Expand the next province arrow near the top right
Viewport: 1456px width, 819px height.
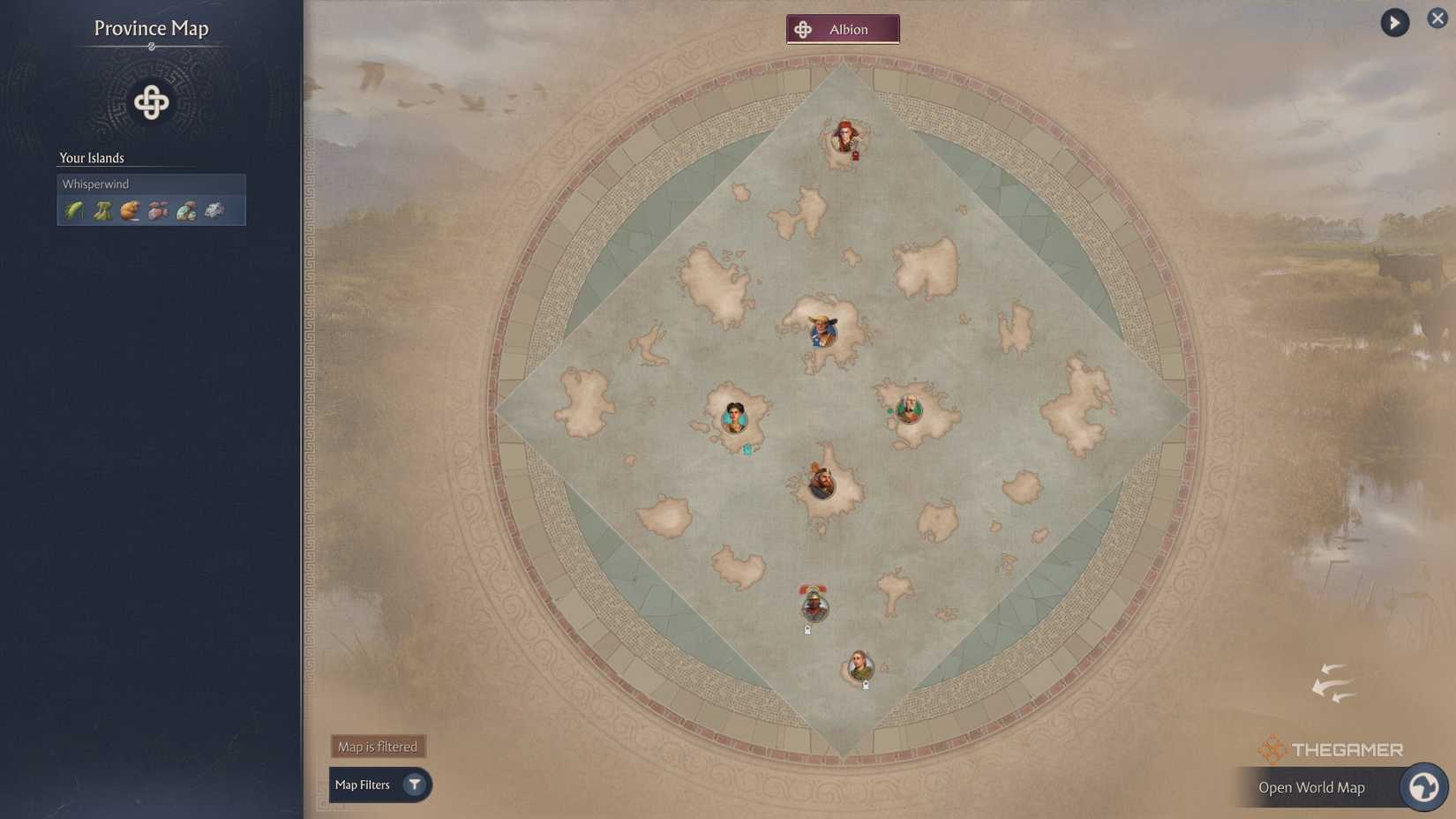(1392, 21)
